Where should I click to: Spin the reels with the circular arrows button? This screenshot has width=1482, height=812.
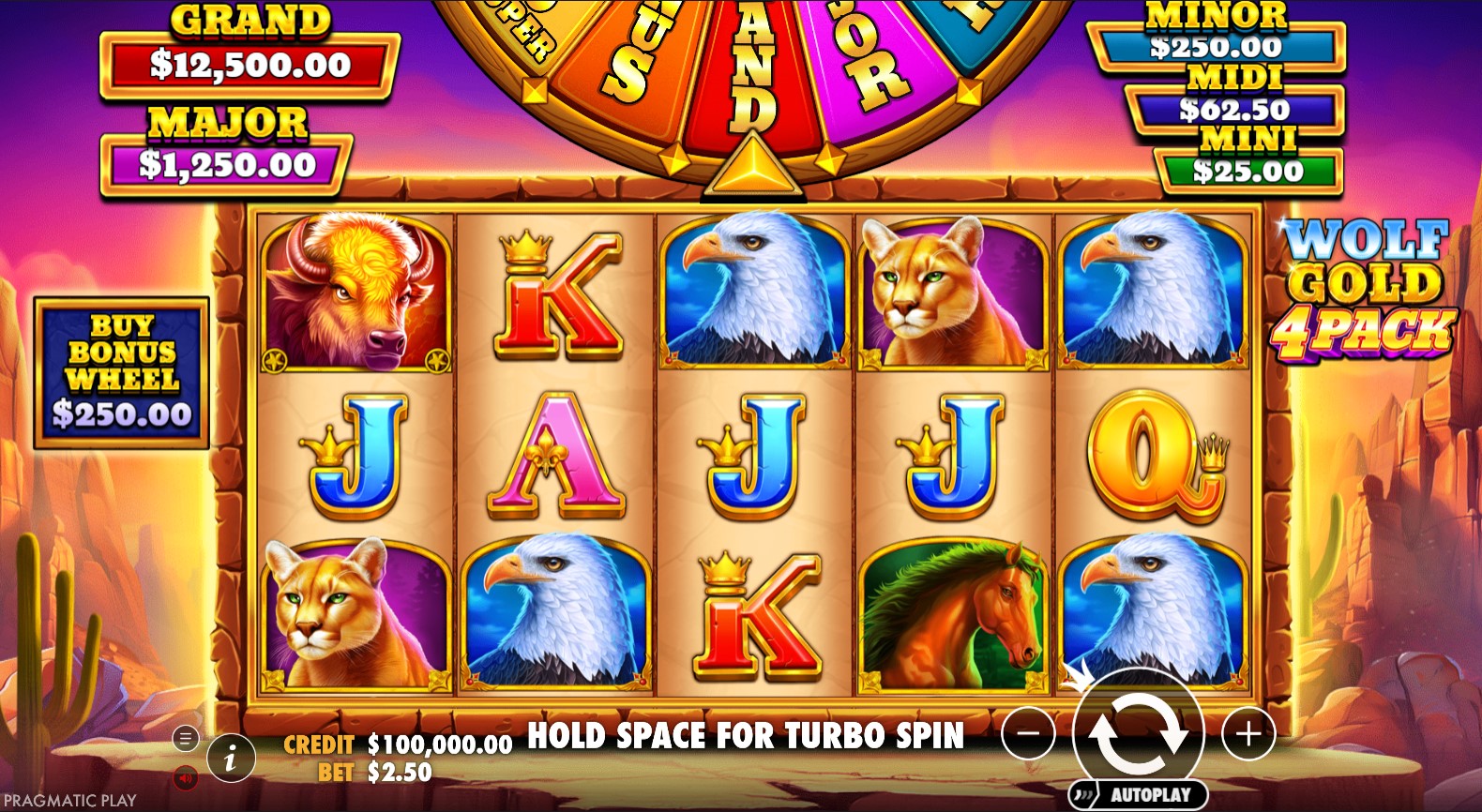click(1137, 733)
